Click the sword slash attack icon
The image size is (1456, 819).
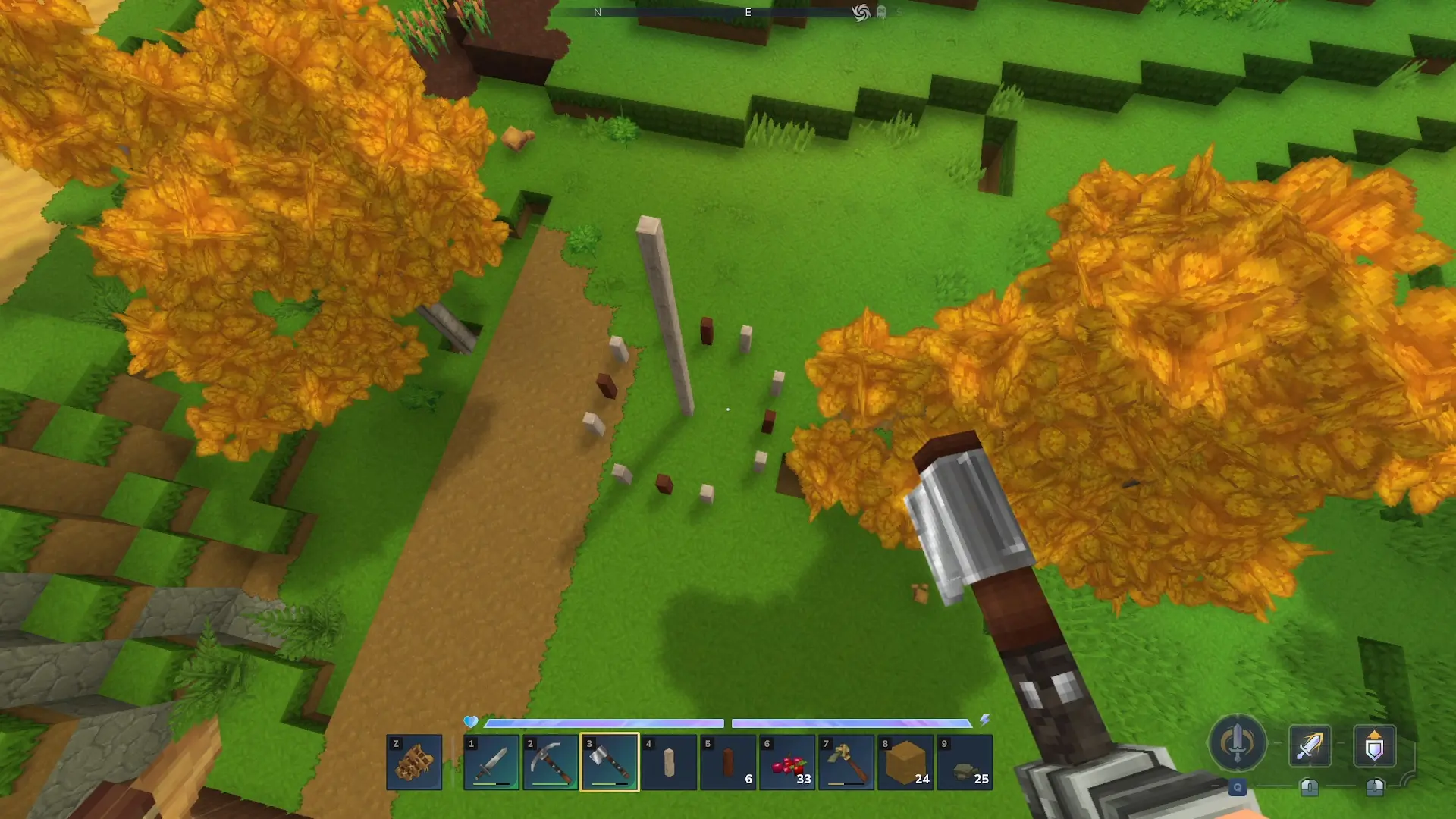pyautogui.click(x=1310, y=745)
